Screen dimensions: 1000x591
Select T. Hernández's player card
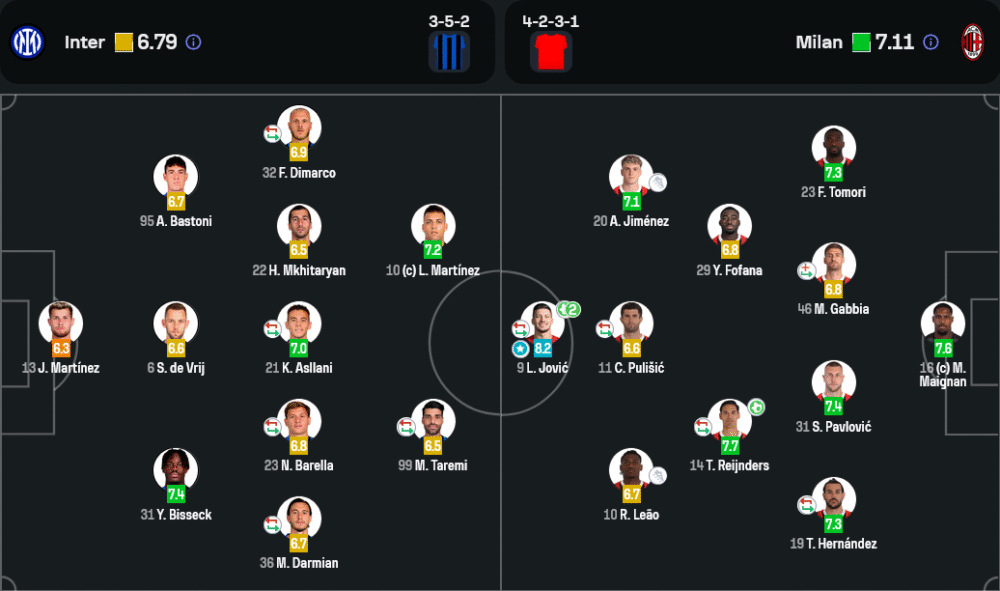833,499
